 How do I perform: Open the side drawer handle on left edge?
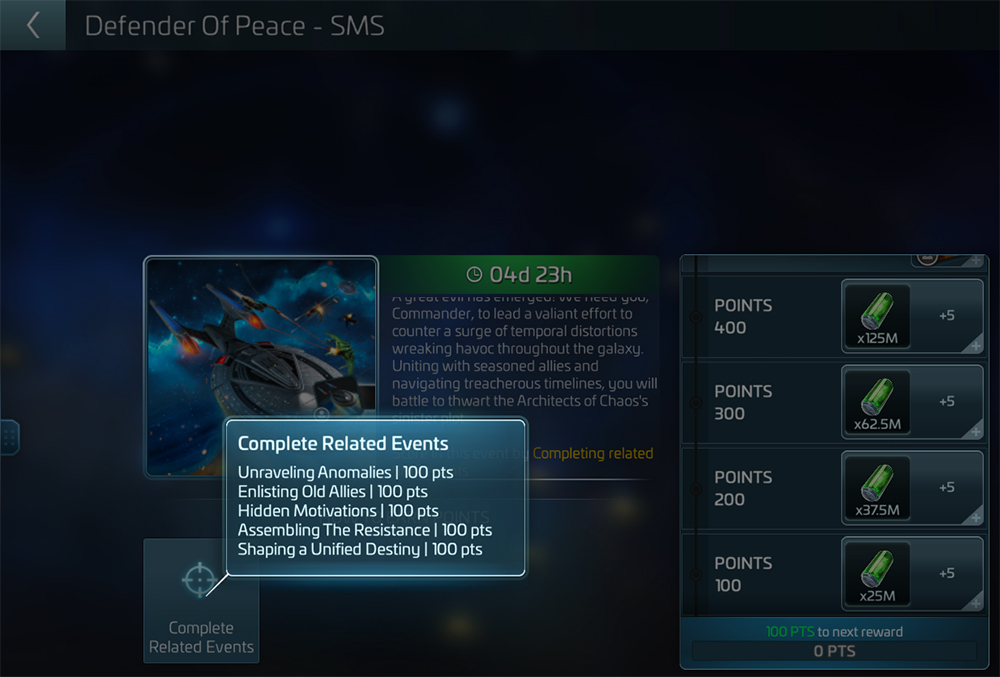pos(9,437)
